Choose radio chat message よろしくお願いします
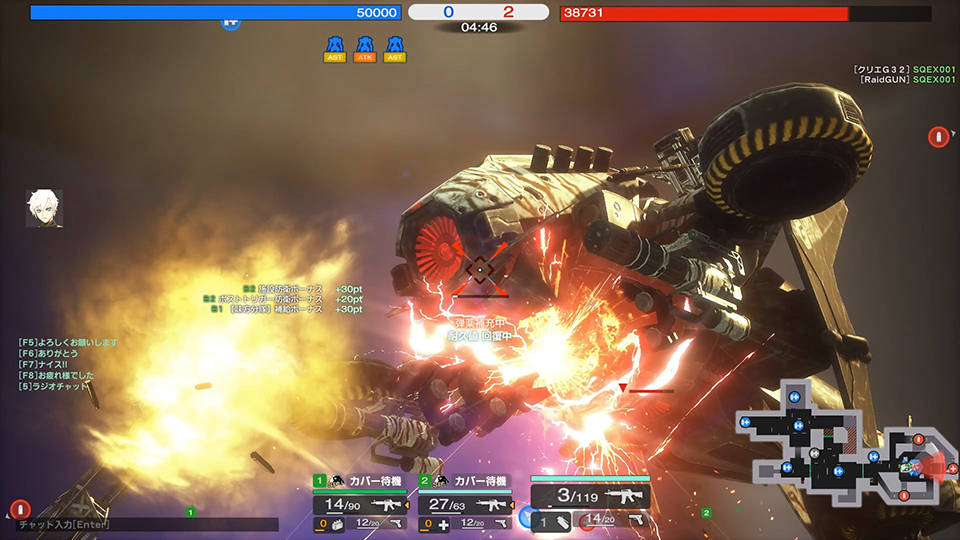 [x=68, y=343]
